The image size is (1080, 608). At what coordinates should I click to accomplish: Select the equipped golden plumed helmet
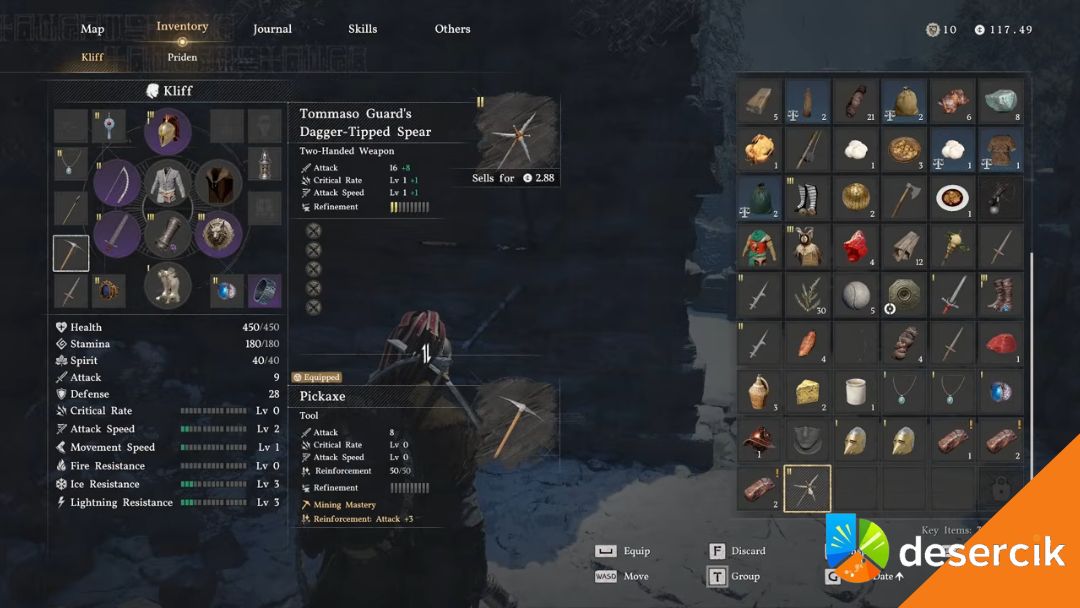point(168,132)
